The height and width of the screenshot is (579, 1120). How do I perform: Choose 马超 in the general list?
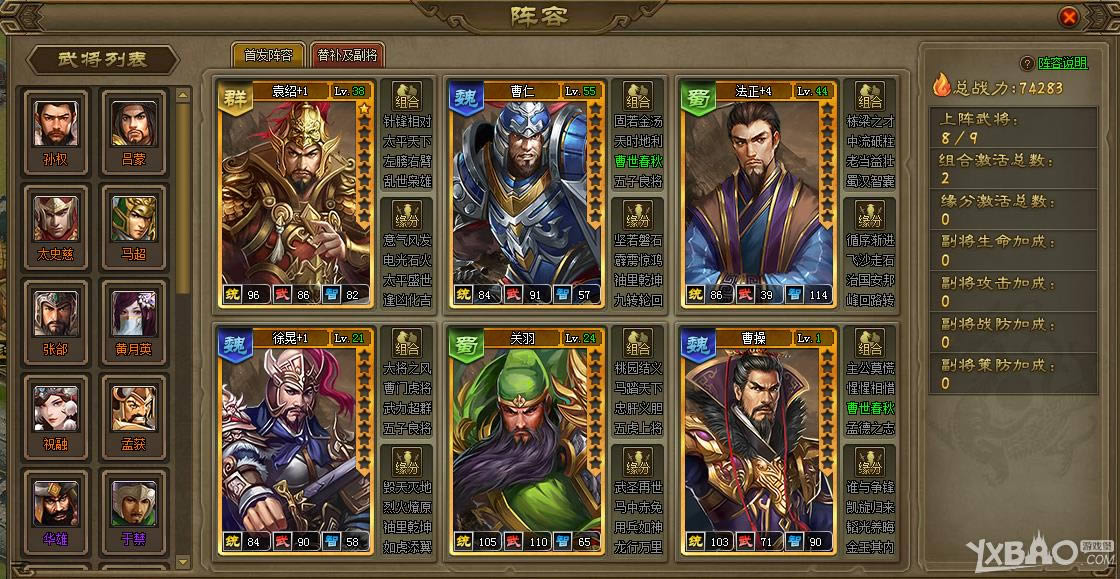[x=133, y=224]
